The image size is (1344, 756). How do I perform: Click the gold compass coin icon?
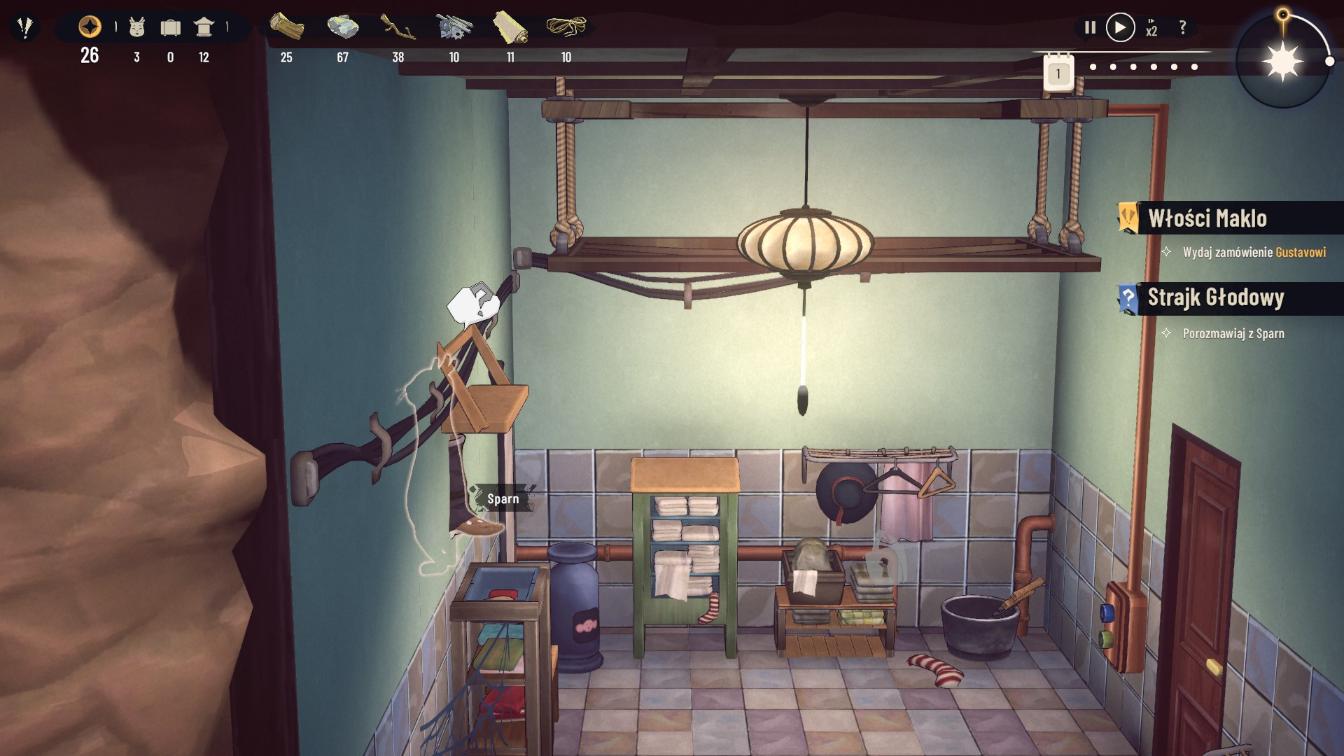click(90, 27)
